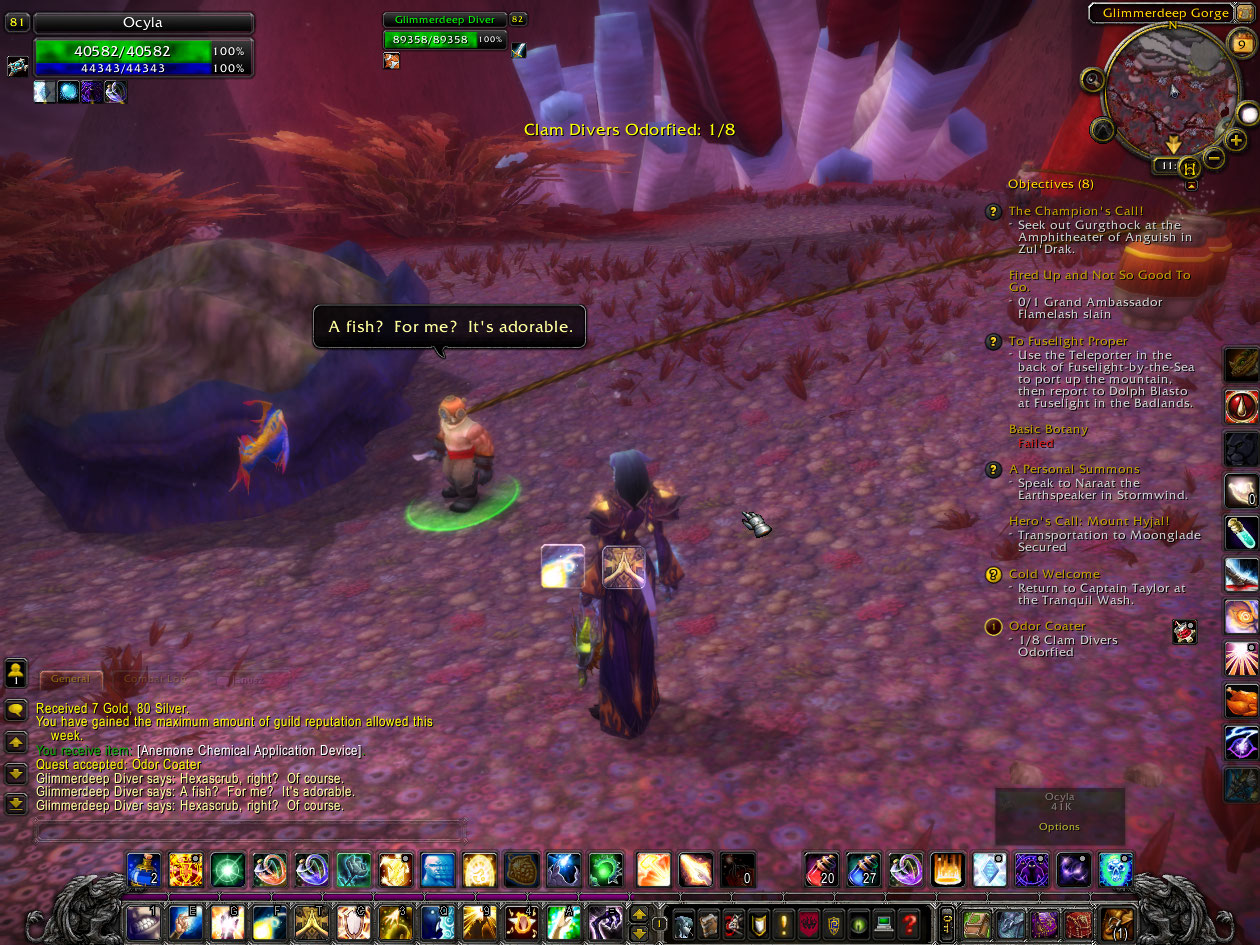Click the Options button under Ocyla panel
This screenshot has height=945, width=1260.
(x=1059, y=827)
